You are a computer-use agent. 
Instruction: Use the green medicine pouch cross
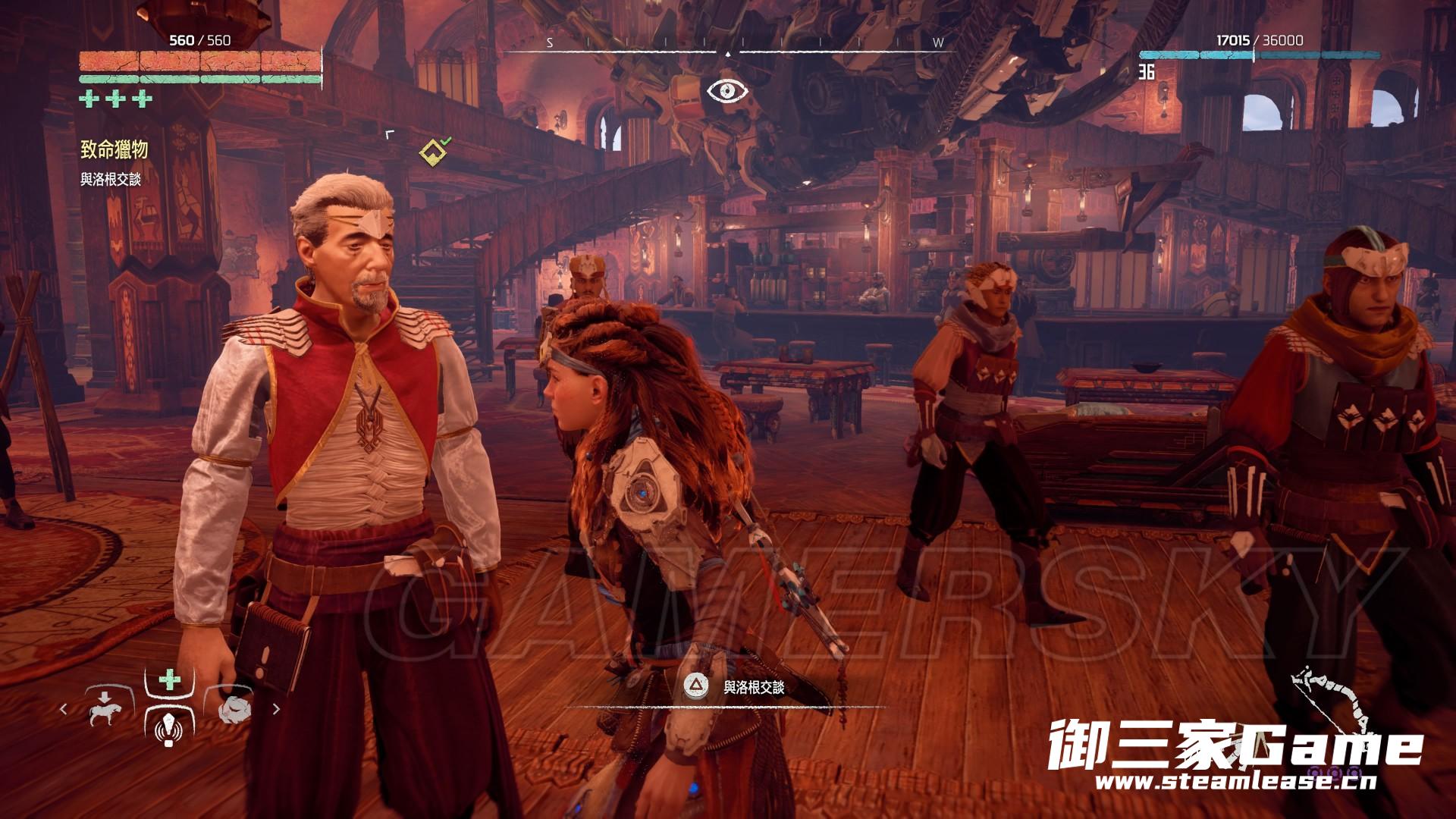(x=168, y=679)
